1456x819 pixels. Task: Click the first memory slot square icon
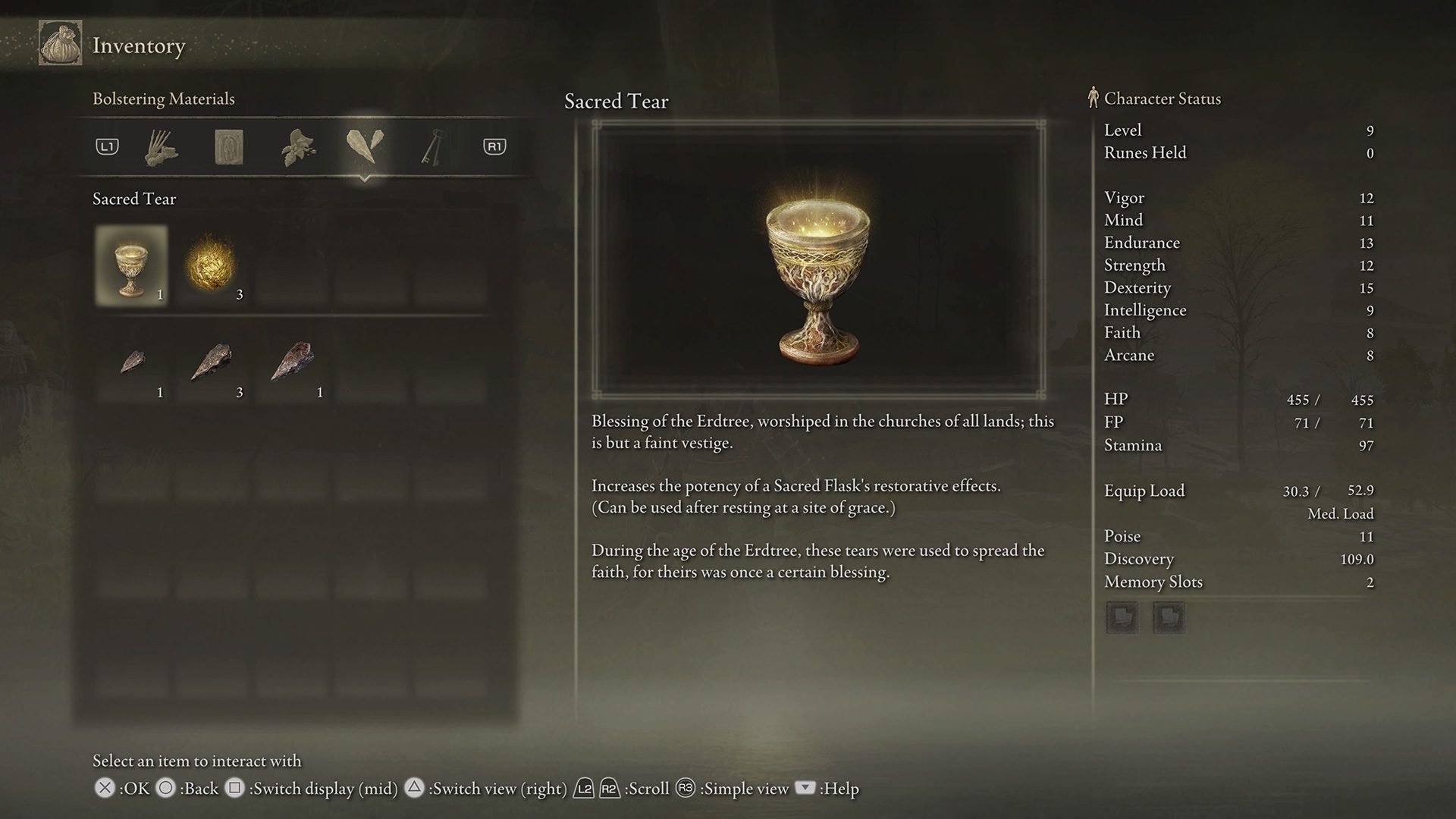(x=1122, y=617)
